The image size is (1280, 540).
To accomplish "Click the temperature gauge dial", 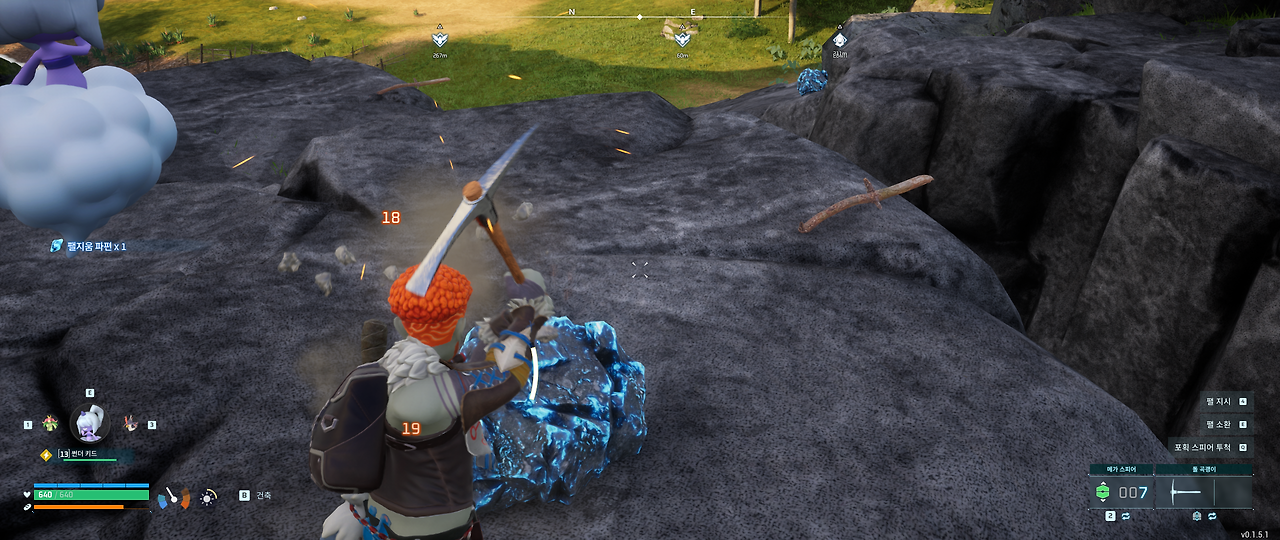I will click(x=174, y=496).
